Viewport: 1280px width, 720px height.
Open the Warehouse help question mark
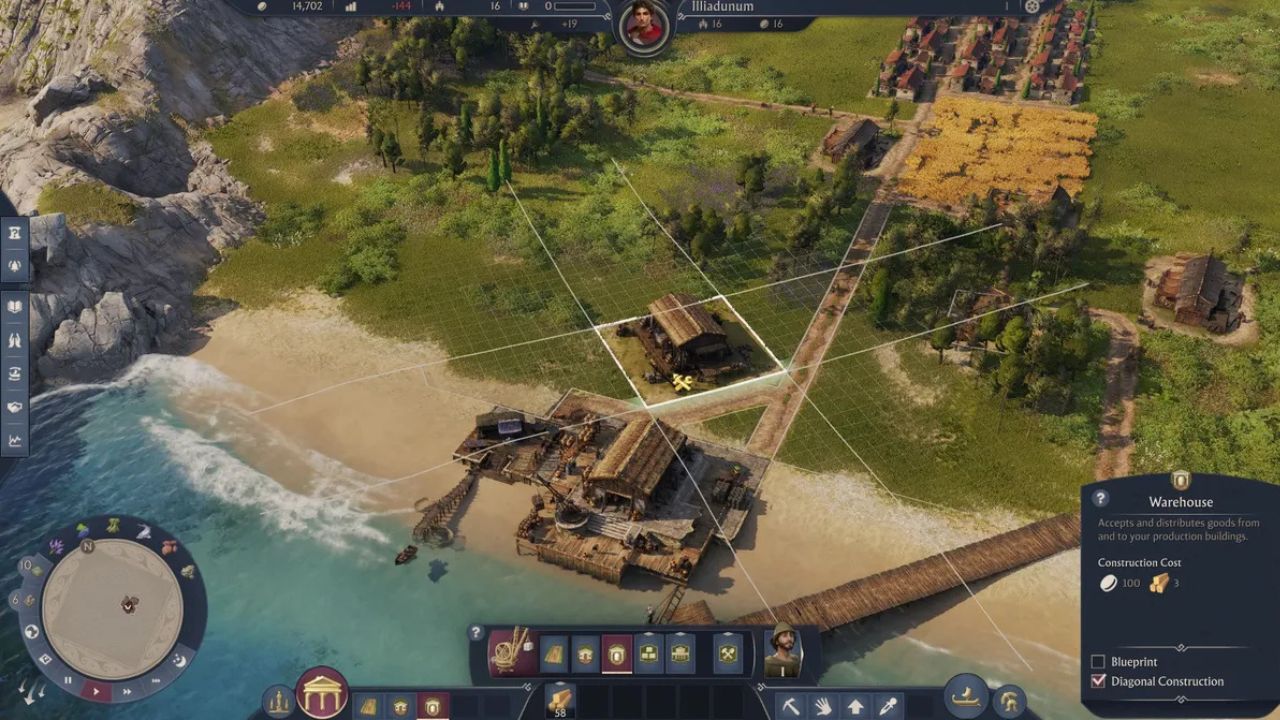[1100, 498]
